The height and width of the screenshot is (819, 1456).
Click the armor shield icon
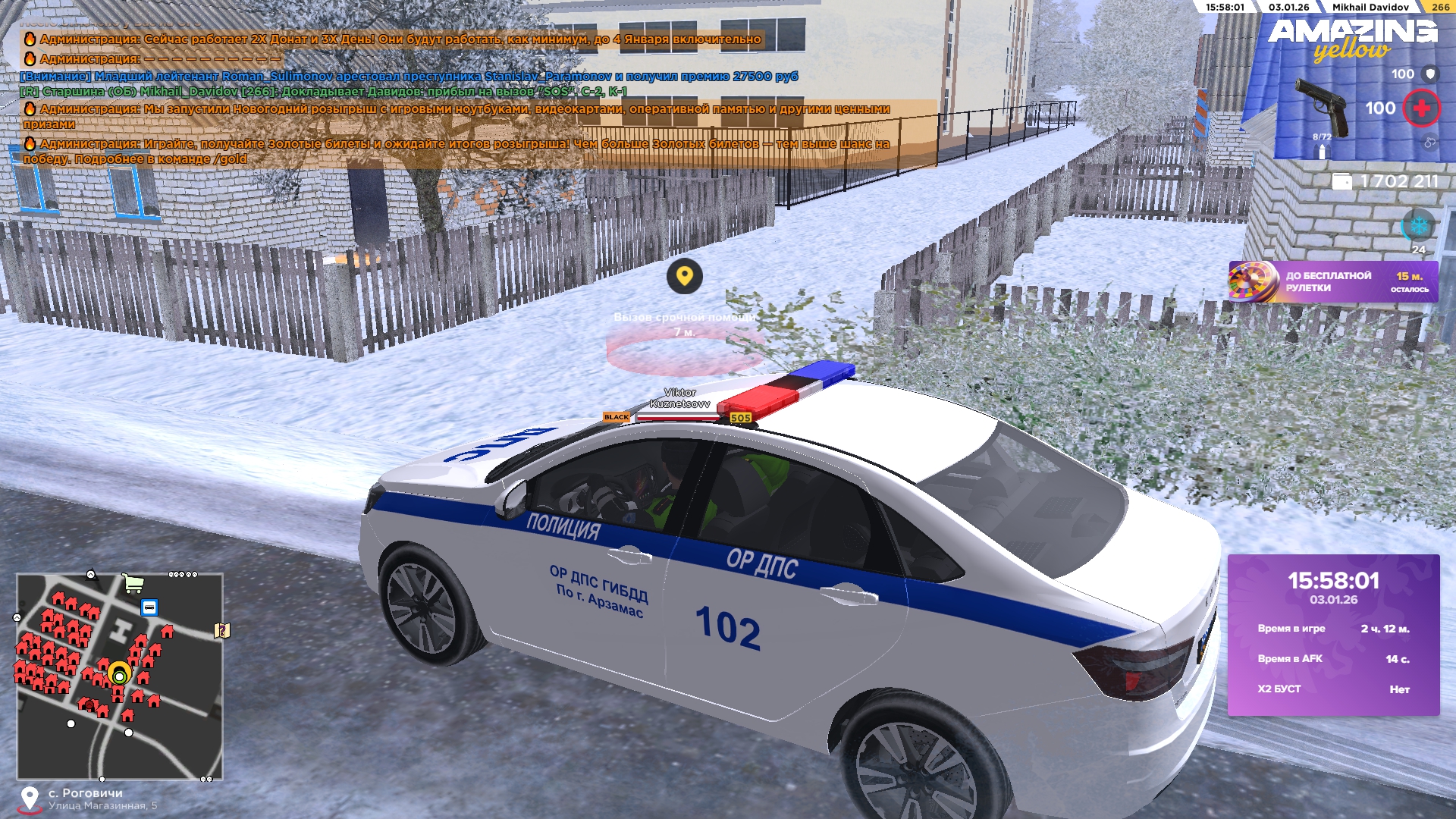(x=1430, y=74)
